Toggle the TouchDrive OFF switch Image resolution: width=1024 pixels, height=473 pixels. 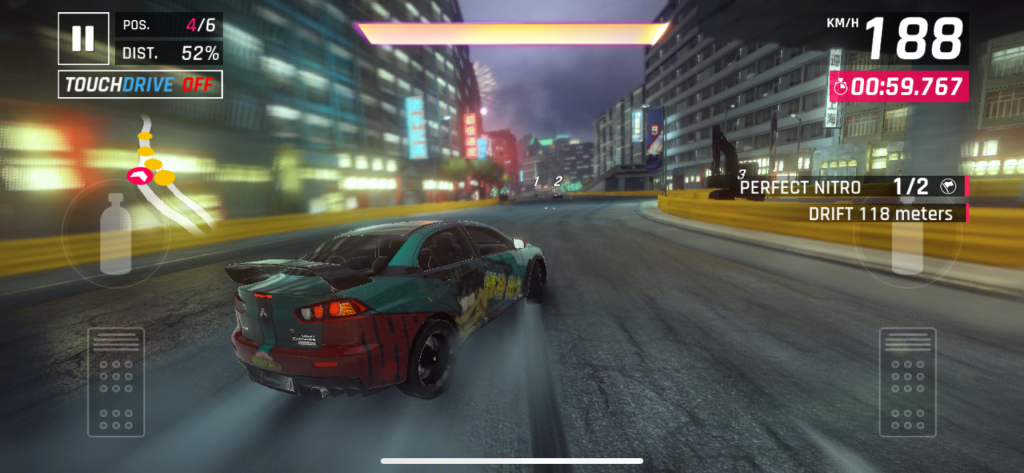[x=140, y=85]
